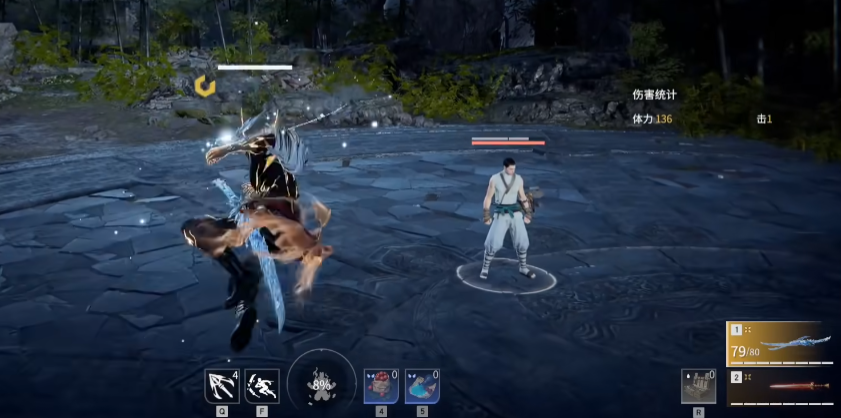This screenshot has width=841, height=418.
Task: Activate the grappling hook skill
Action: click(220, 386)
